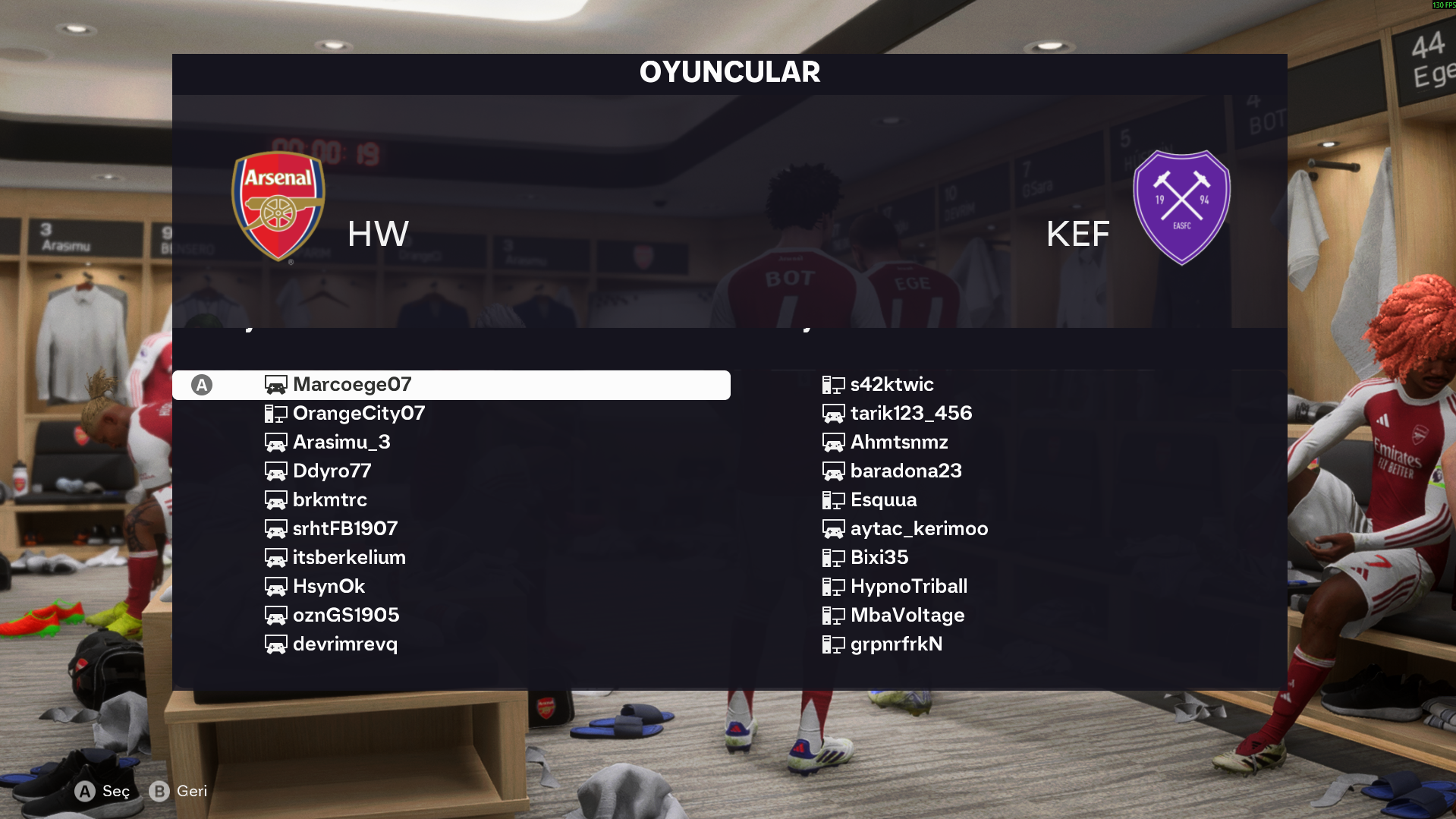
Task: Choose OrangeCity07 from the HW roster
Action: [358, 414]
